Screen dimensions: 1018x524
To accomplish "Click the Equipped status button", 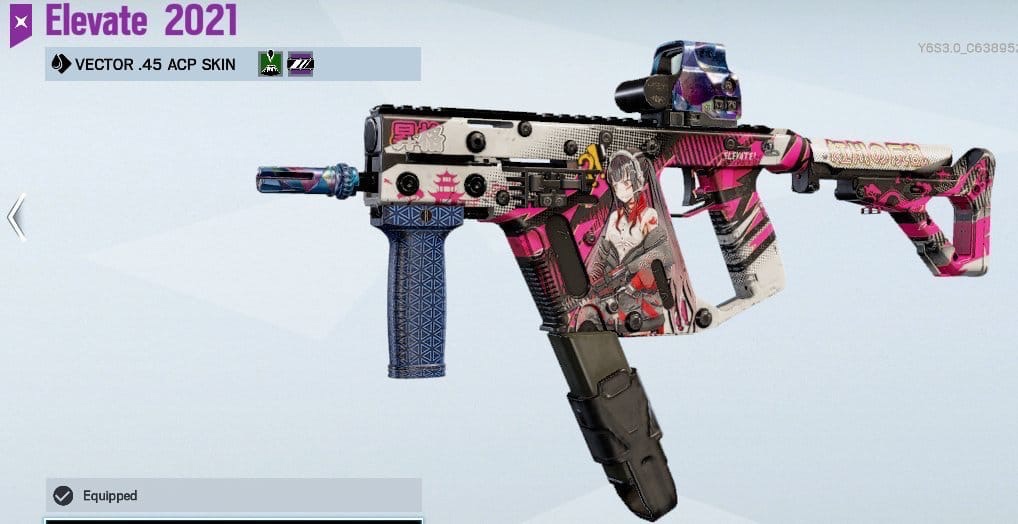I will point(233,495).
